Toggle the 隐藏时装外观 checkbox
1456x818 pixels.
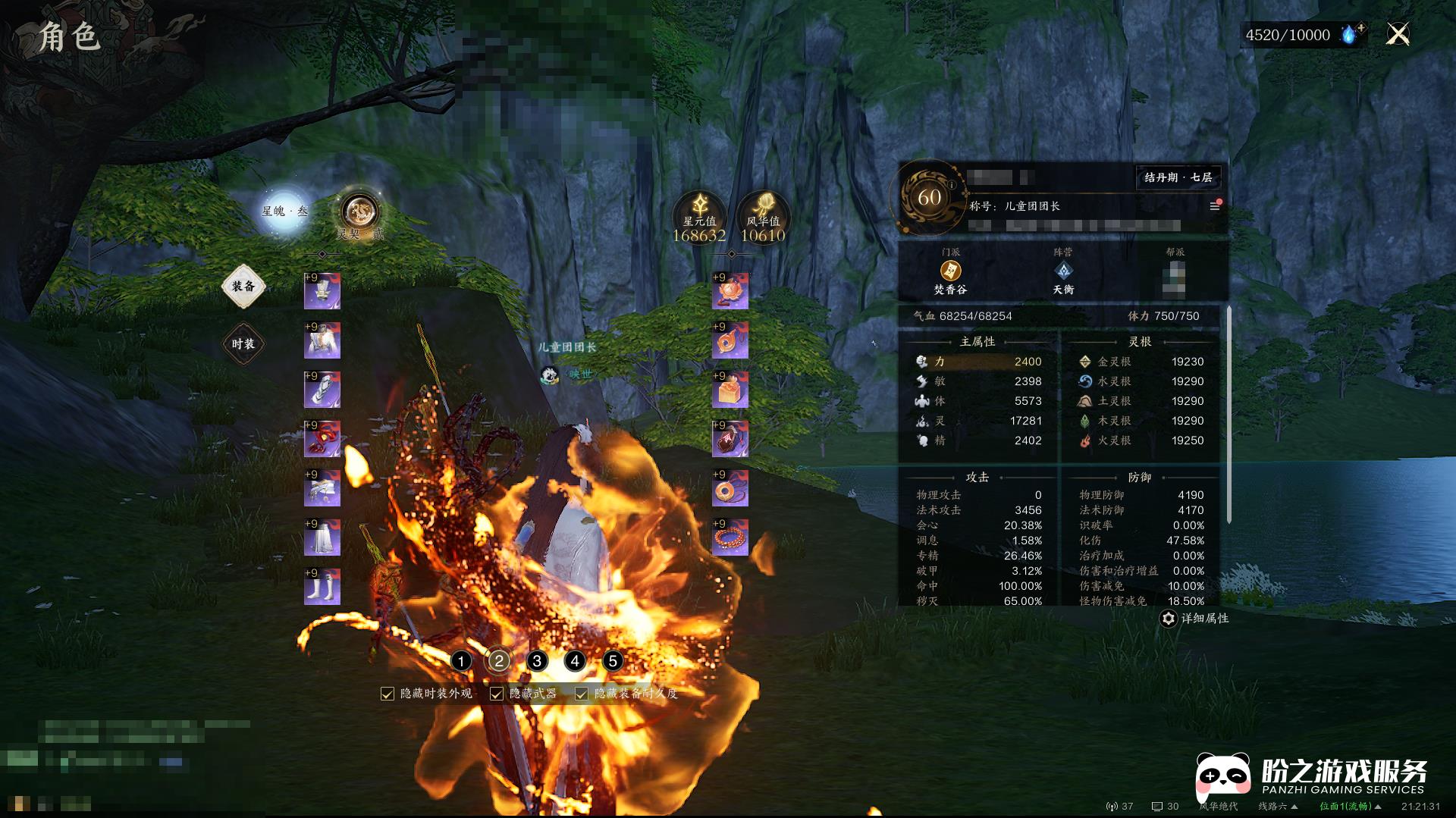388,694
